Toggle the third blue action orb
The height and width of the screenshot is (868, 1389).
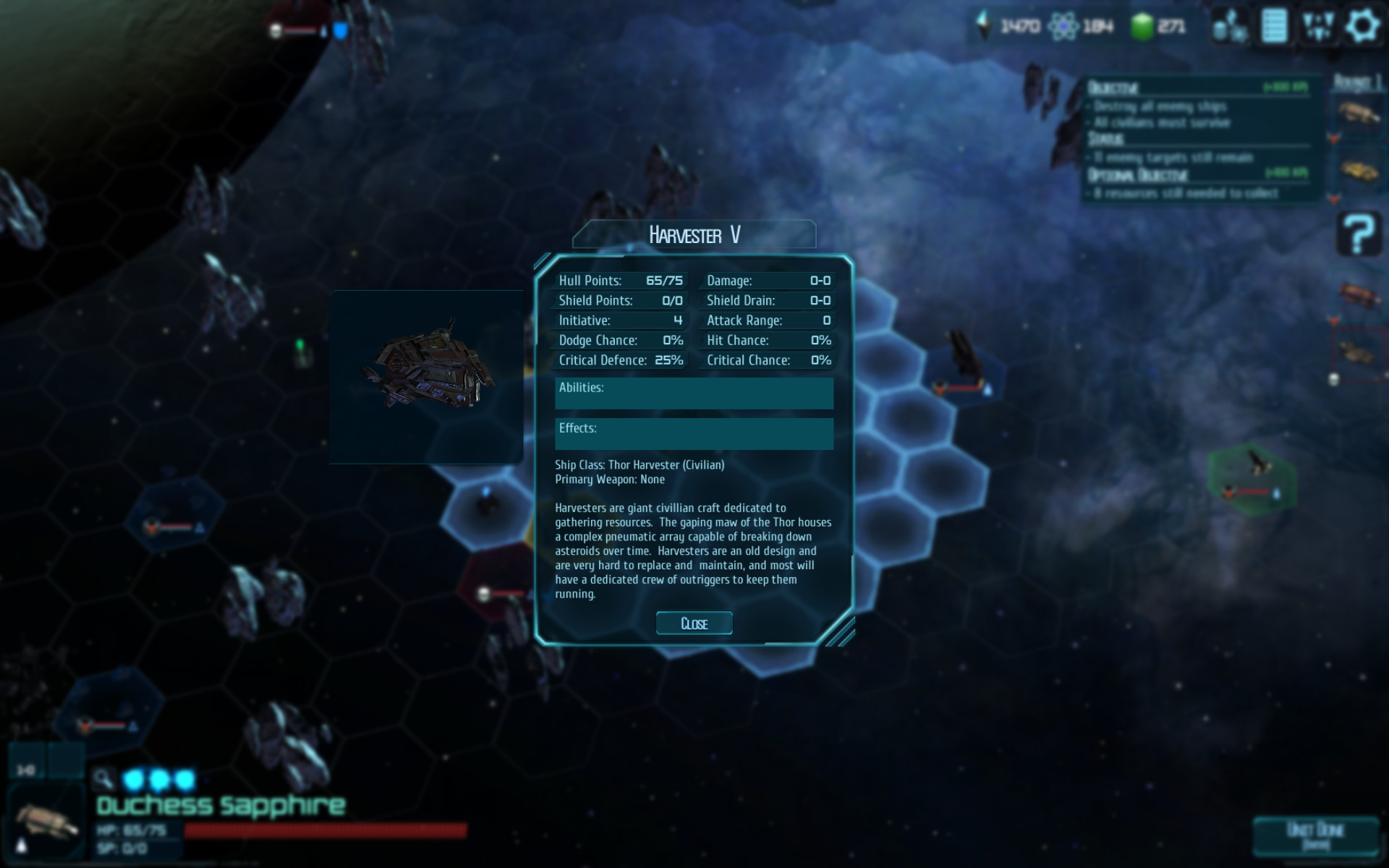pos(184,780)
